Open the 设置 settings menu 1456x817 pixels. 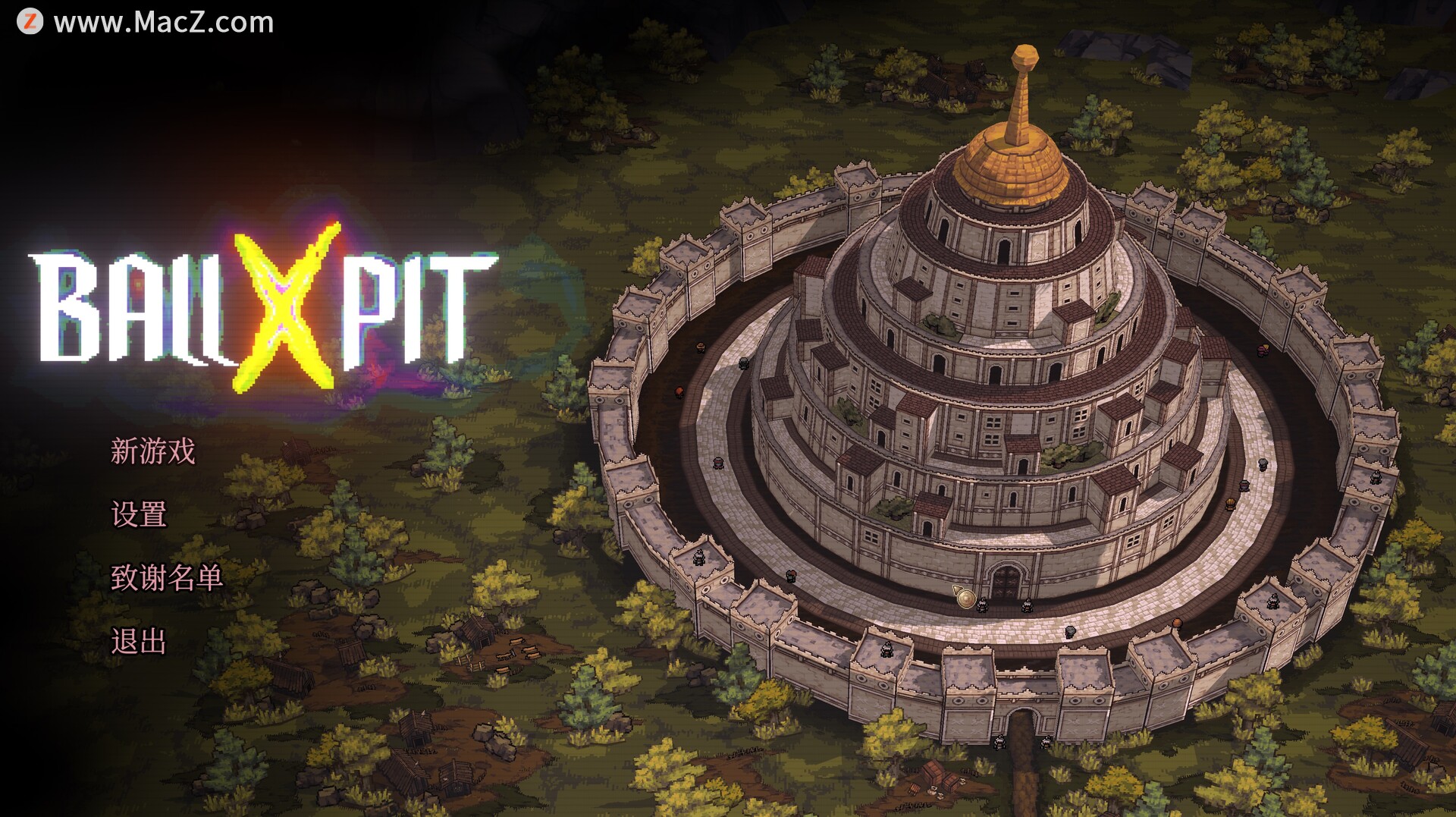click(x=138, y=514)
